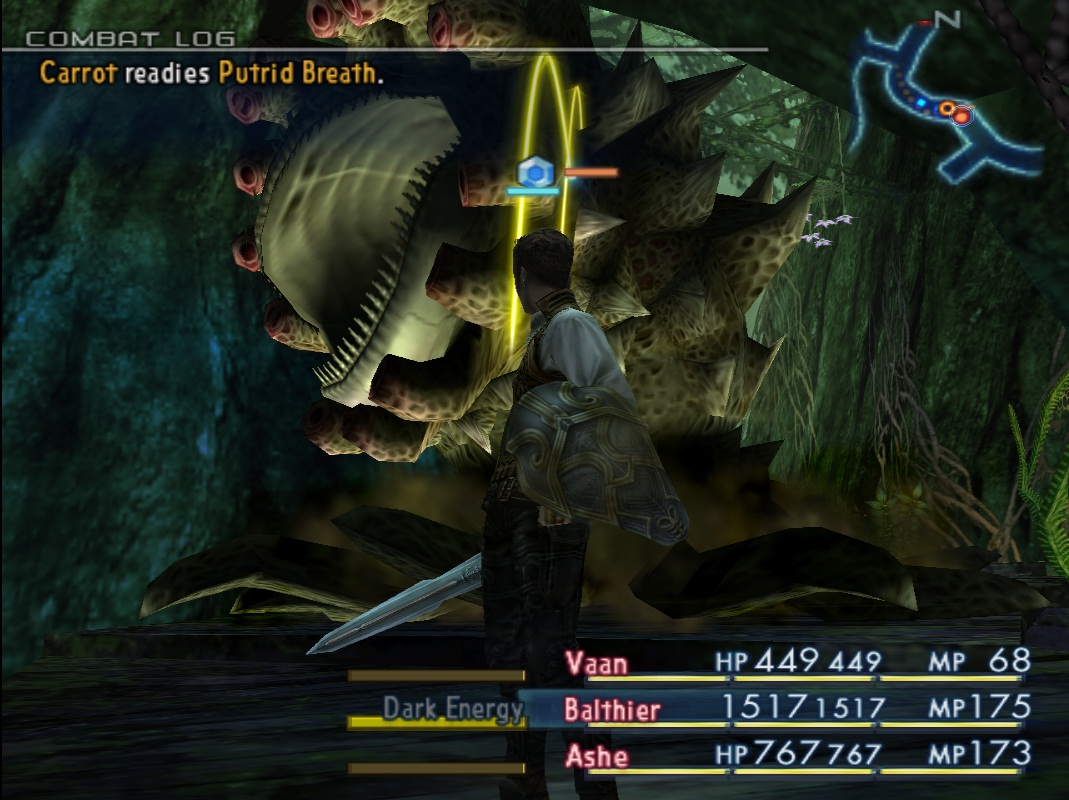Select Vaan in the party list
This screenshot has height=800, width=1069.
coord(597,663)
